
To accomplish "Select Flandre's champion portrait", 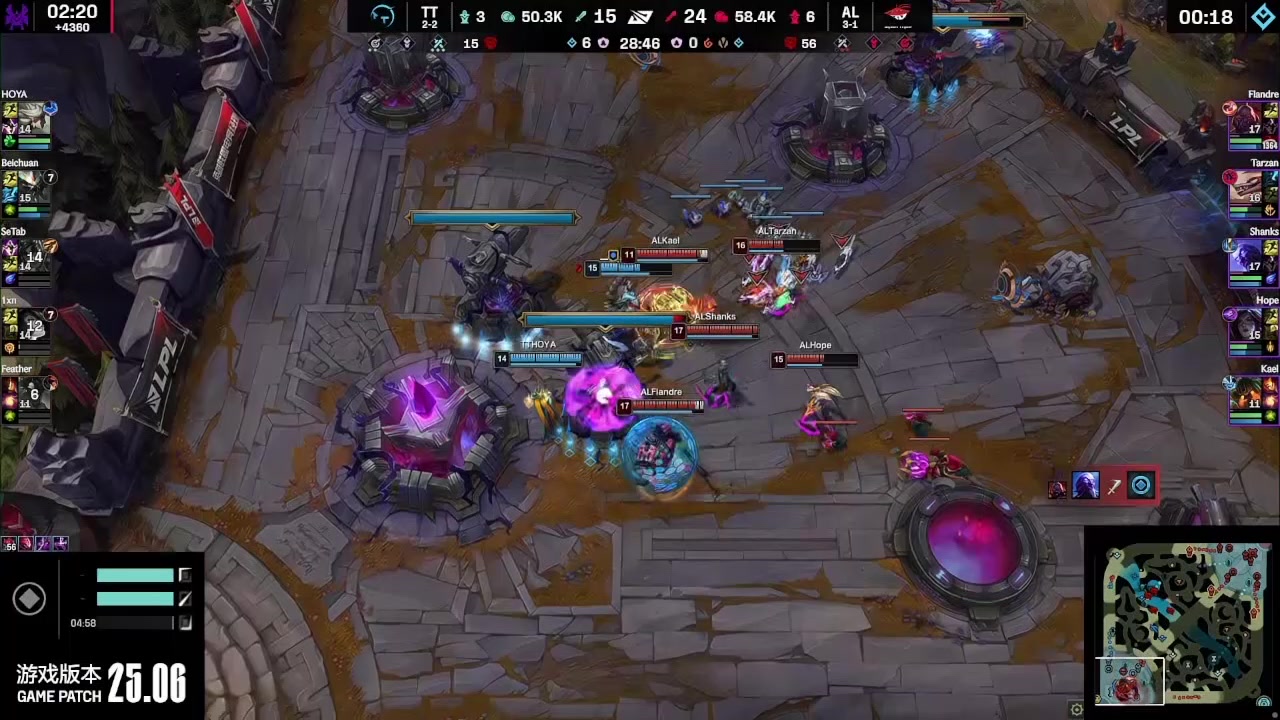I will click(1247, 118).
